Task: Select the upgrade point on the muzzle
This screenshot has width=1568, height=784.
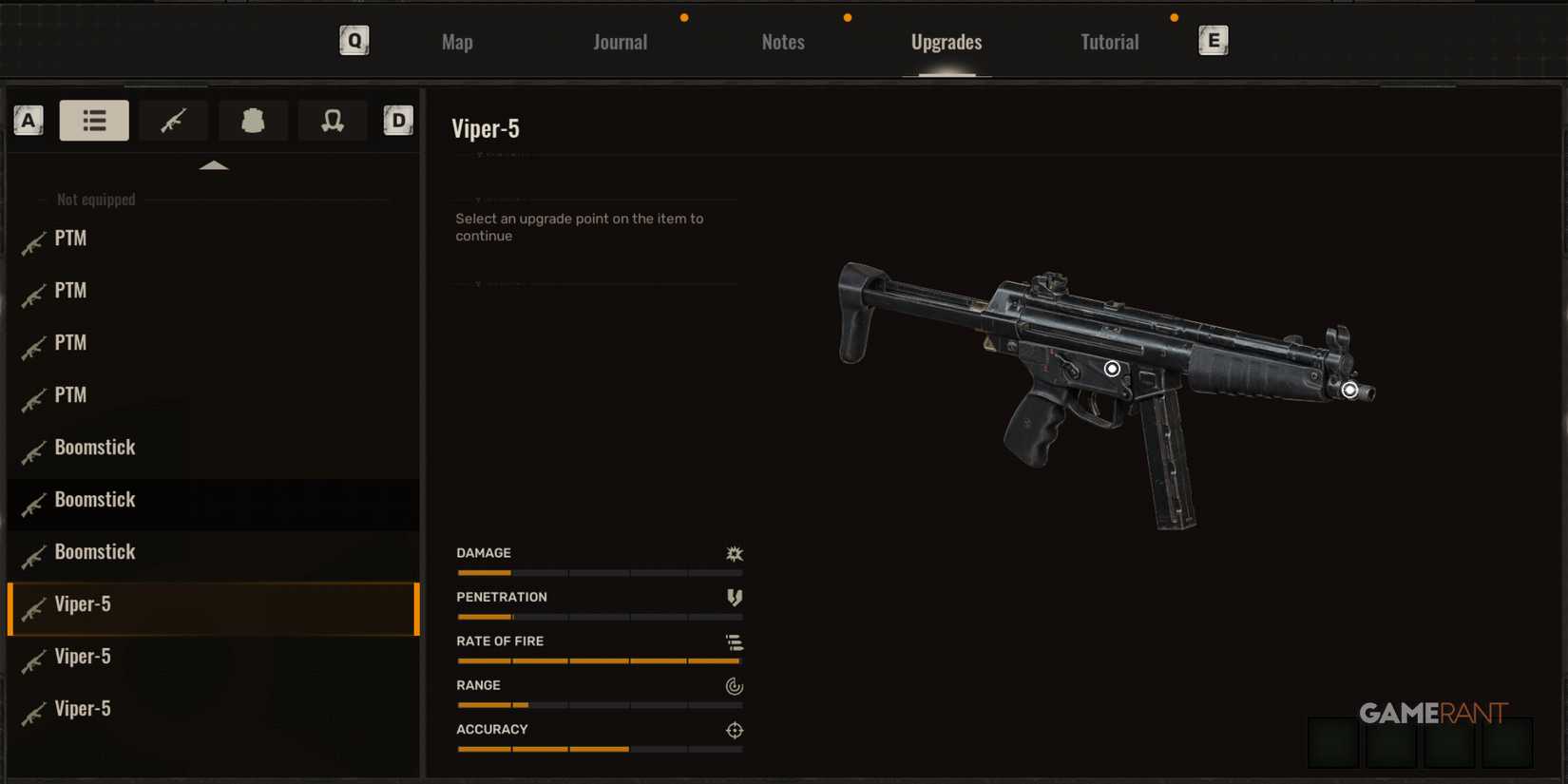Action: point(1349,389)
